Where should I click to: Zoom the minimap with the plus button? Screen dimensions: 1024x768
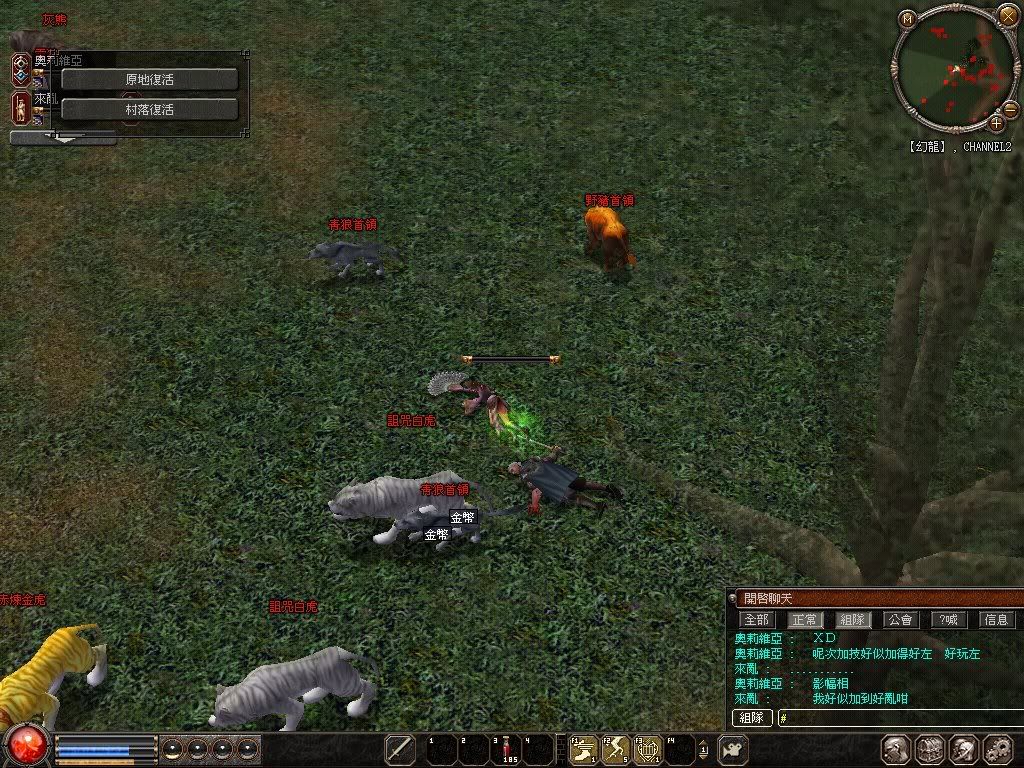tap(997, 123)
